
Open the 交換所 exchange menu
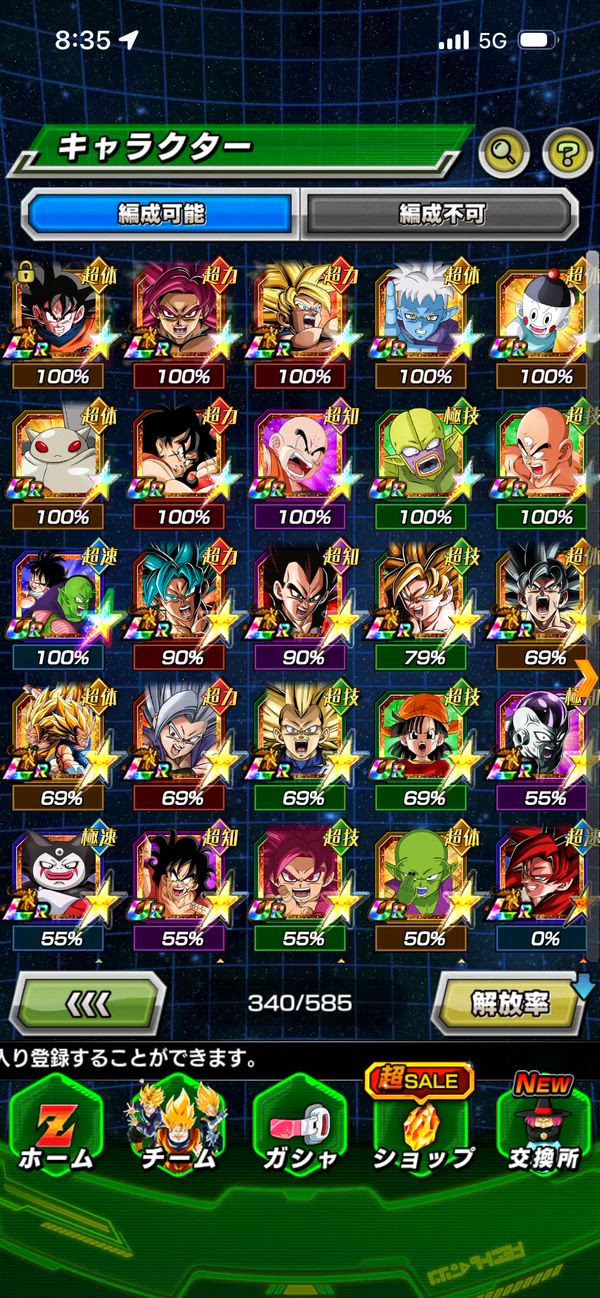(x=543, y=1125)
